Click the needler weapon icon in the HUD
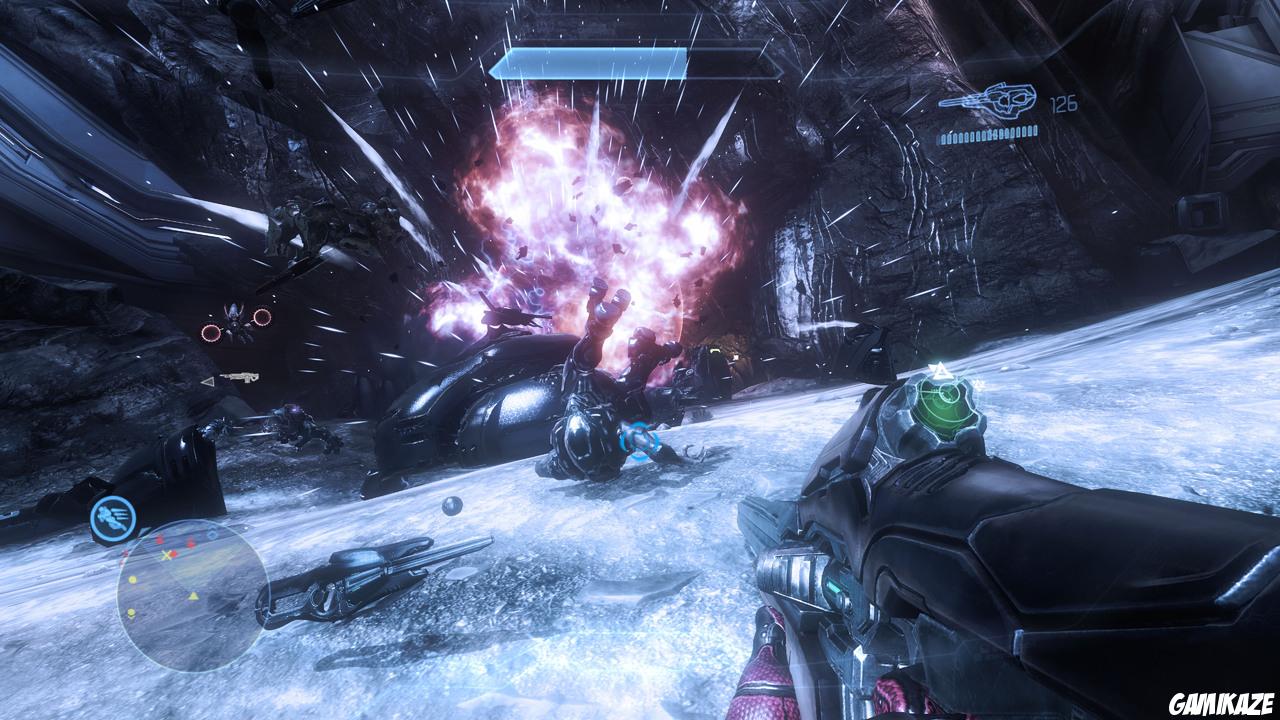This screenshot has width=1280, height=720. pyautogui.click(x=990, y=100)
